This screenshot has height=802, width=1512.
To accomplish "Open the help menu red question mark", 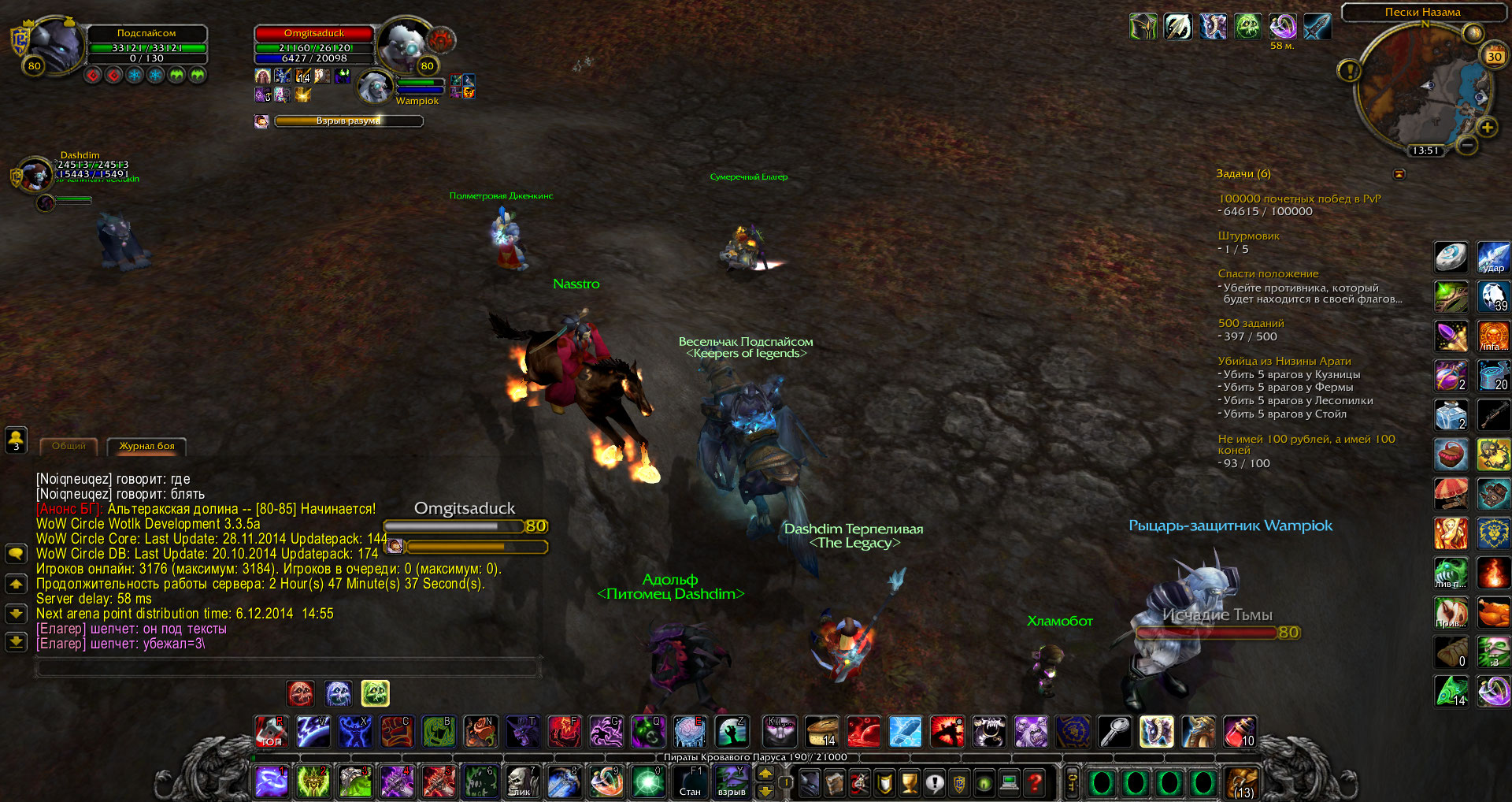I will (1036, 782).
